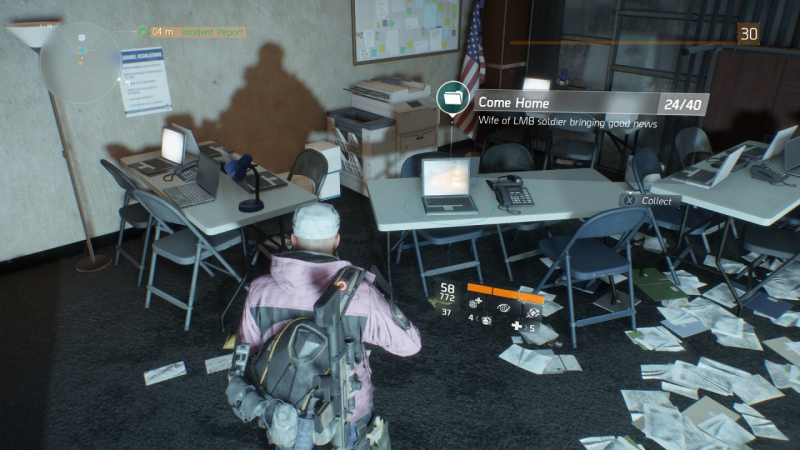Select the Incident Report objective tracker

pos(197,33)
